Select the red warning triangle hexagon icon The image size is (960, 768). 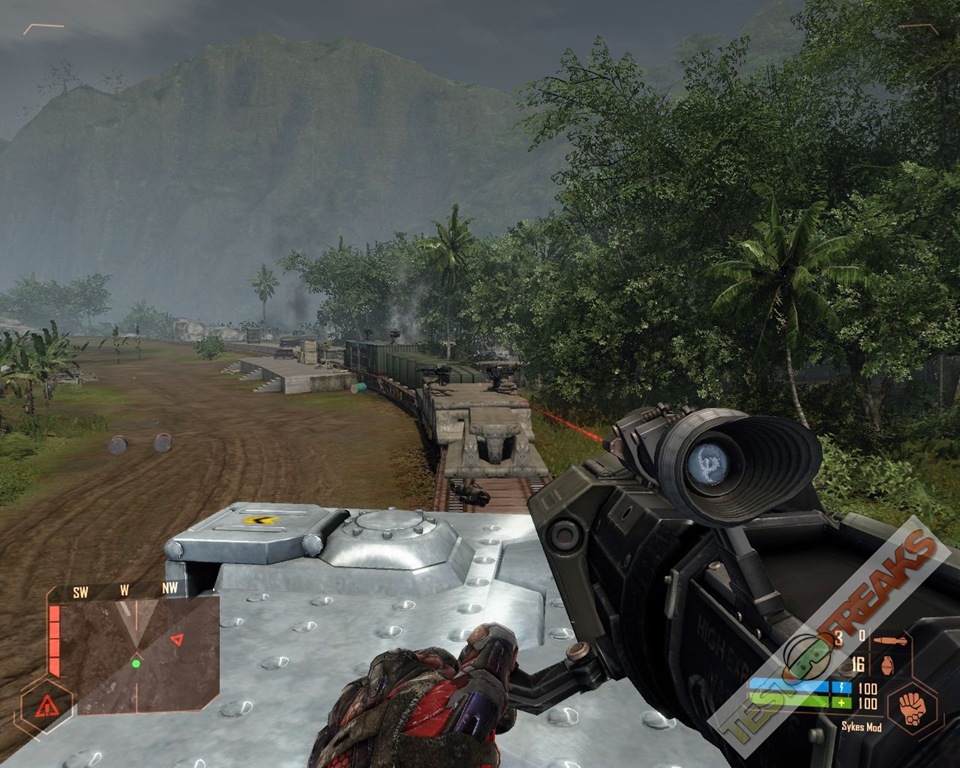pos(46,708)
